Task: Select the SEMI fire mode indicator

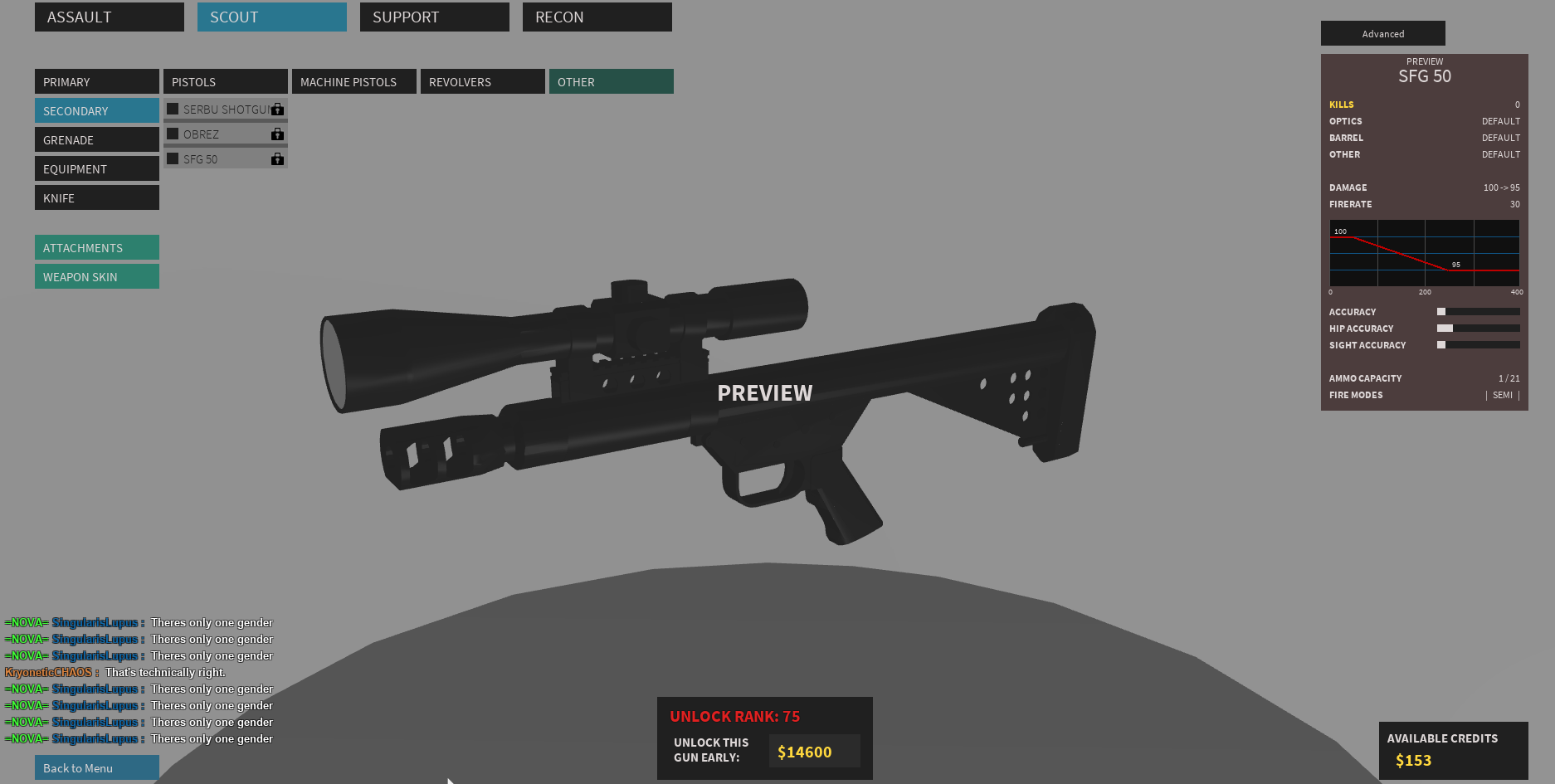Action: [x=1503, y=395]
